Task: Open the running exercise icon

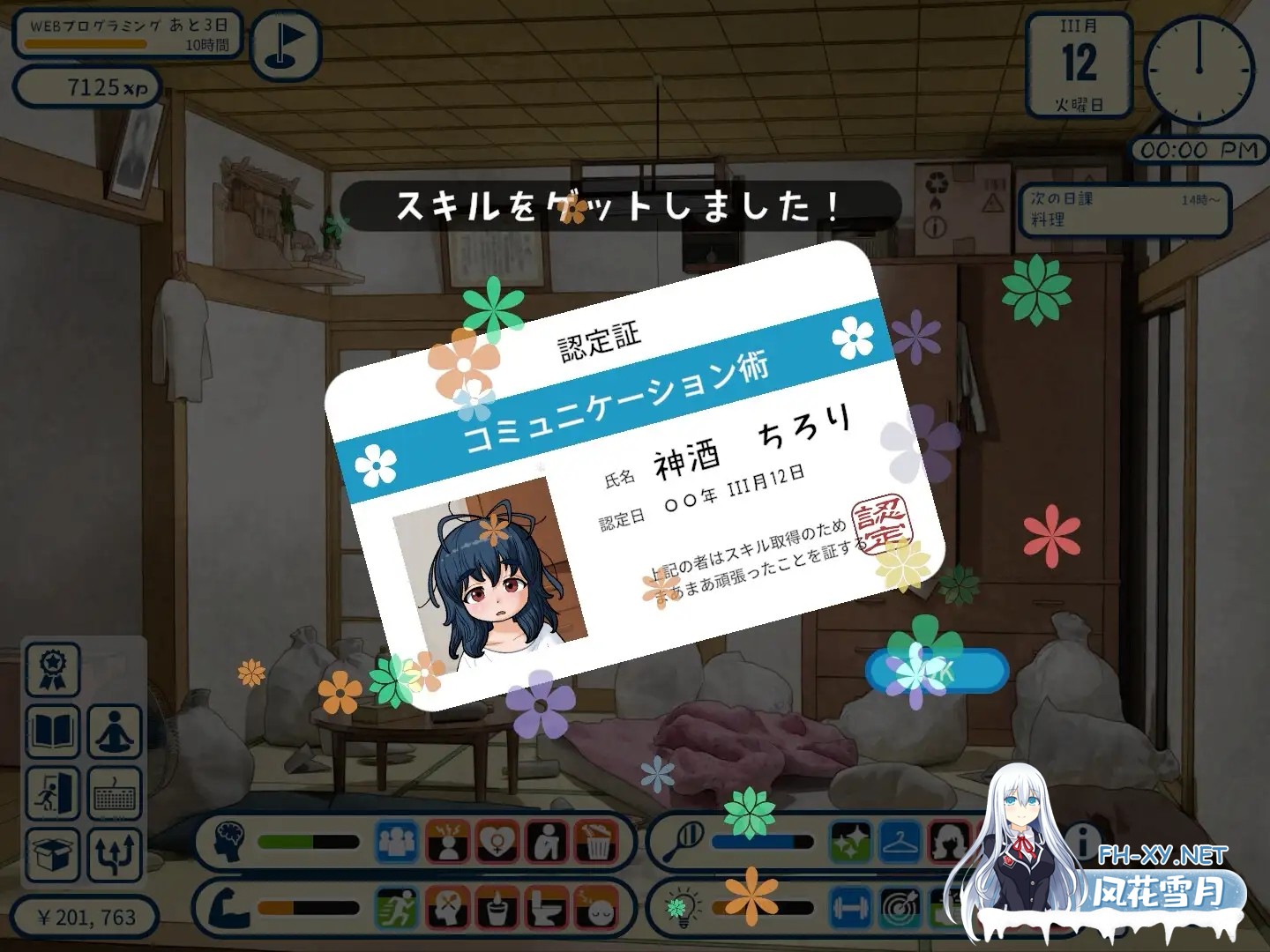Action: [x=395, y=906]
